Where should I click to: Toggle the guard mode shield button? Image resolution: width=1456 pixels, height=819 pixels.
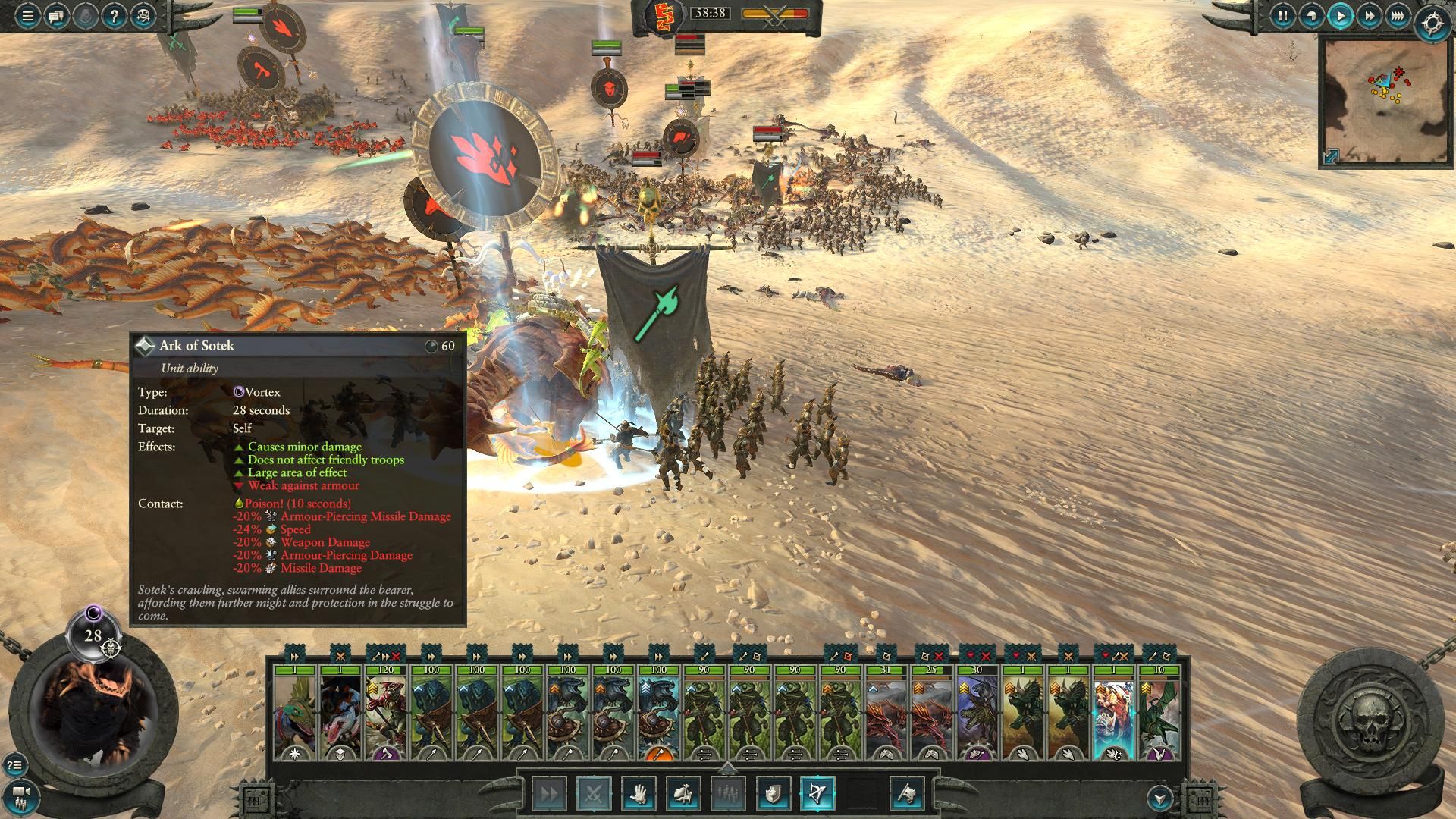(773, 794)
